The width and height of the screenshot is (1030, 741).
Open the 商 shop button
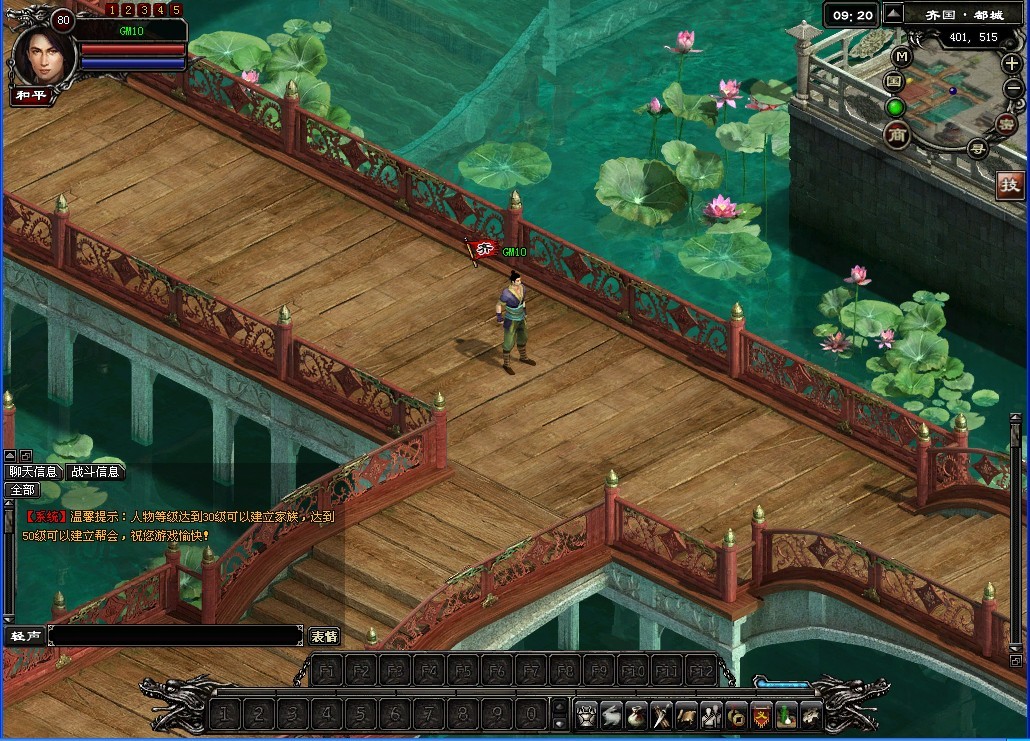pos(896,135)
